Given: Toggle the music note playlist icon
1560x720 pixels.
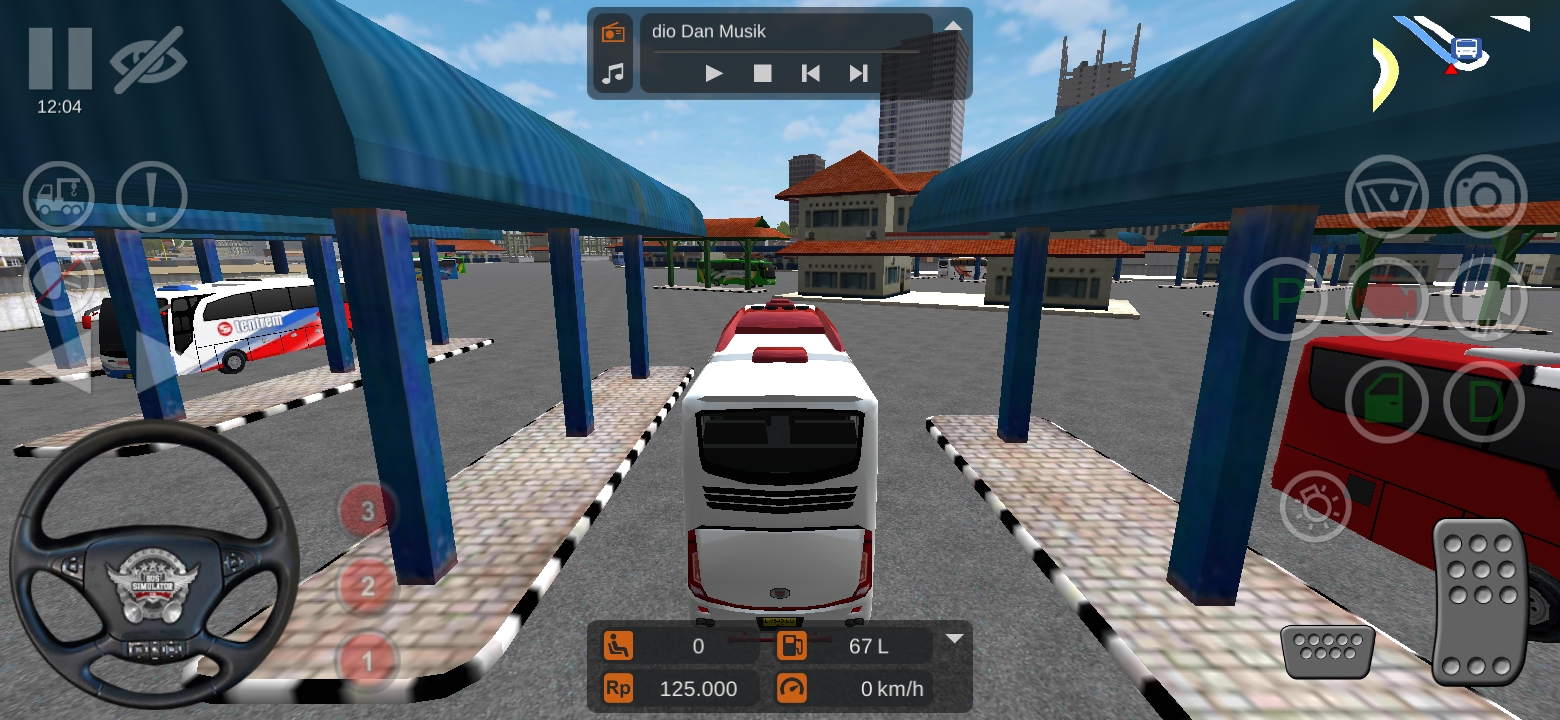Looking at the screenshot, I should pos(613,72).
